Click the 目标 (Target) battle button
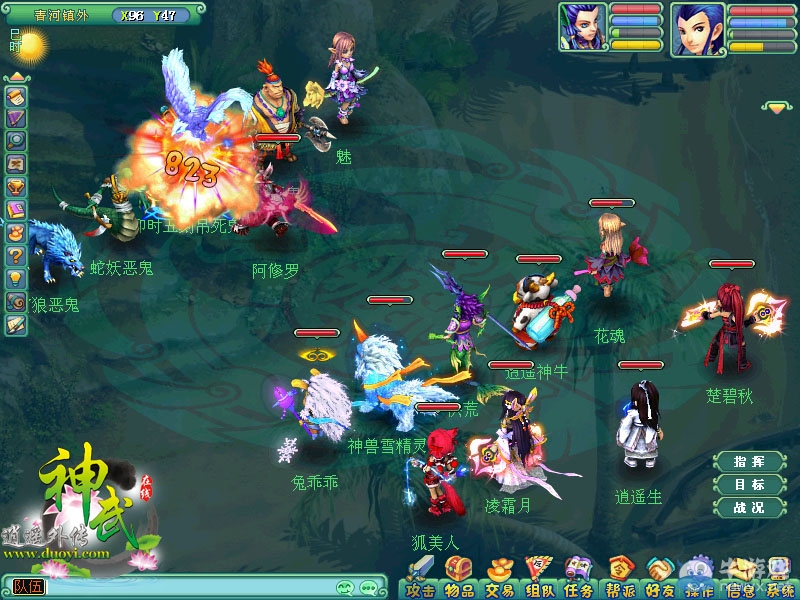Image resolution: width=800 pixels, height=600 pixels. 749,485
